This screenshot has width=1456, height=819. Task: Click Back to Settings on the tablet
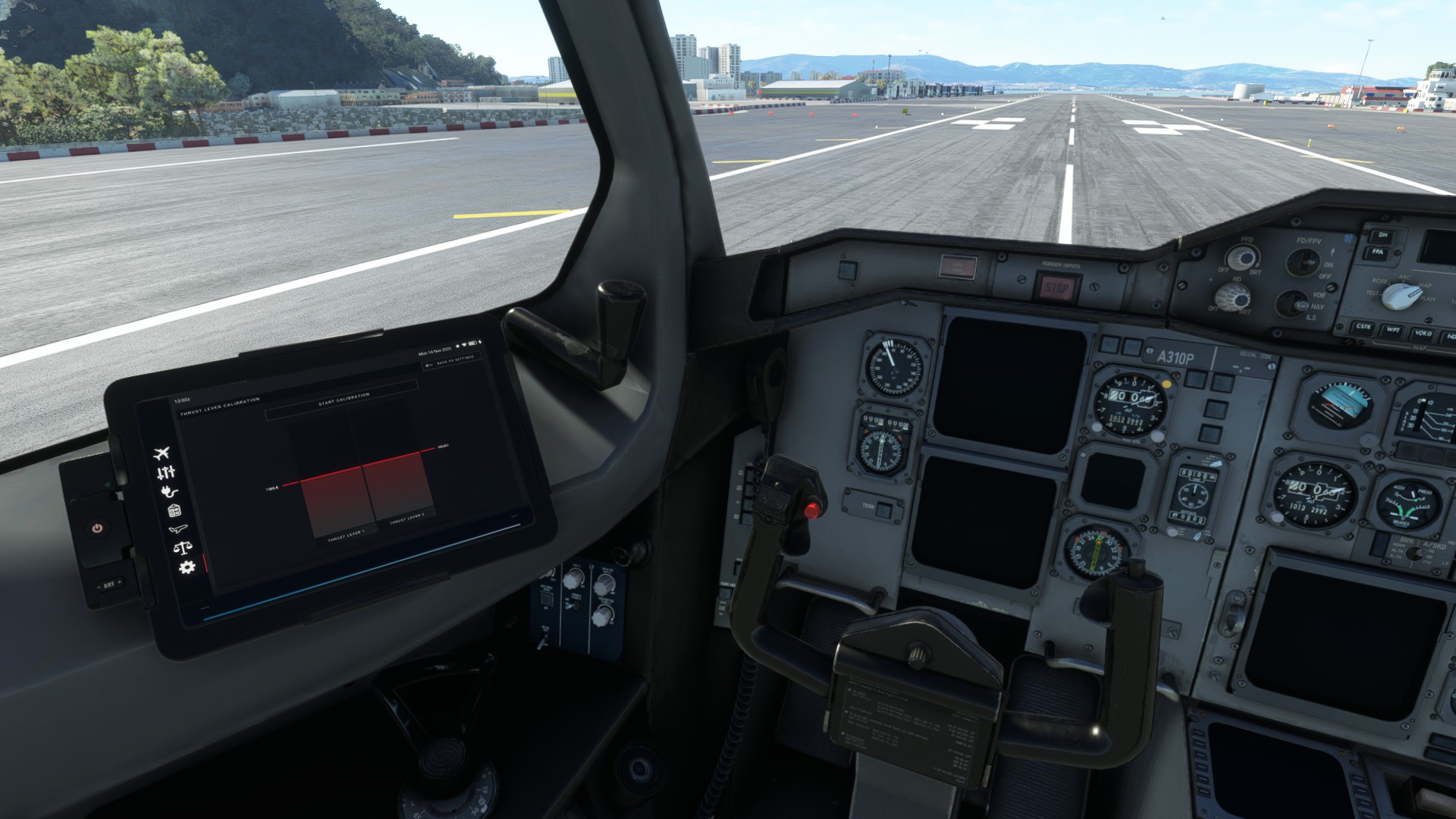tap(451, 362)
